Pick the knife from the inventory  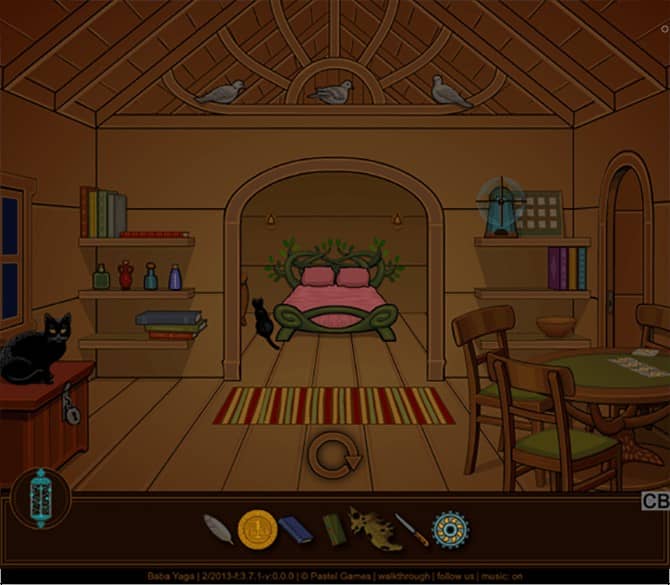(x=411, y=529)
